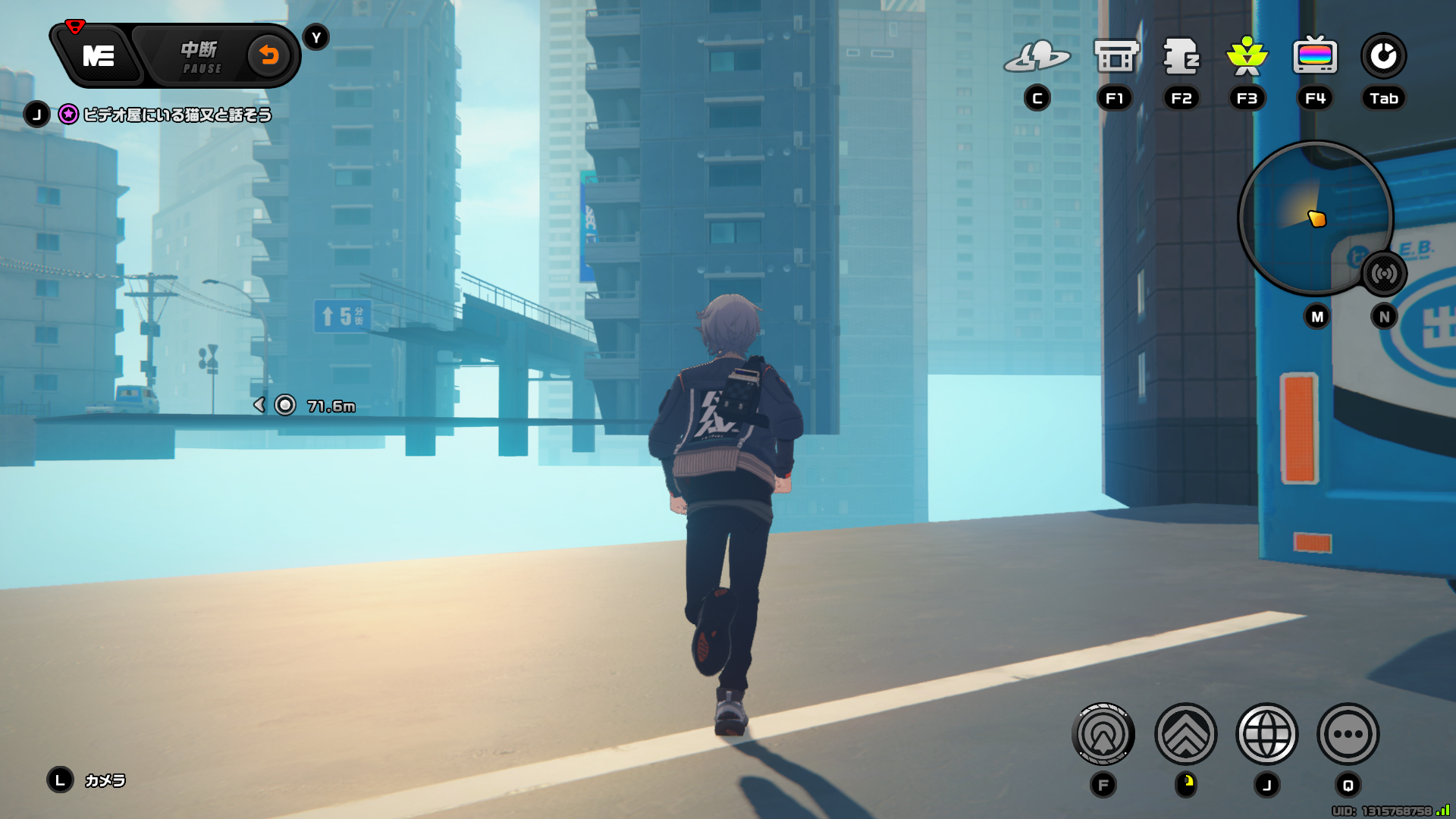Open the green star character icon

pyautogui.click(x=1247, y=57)
